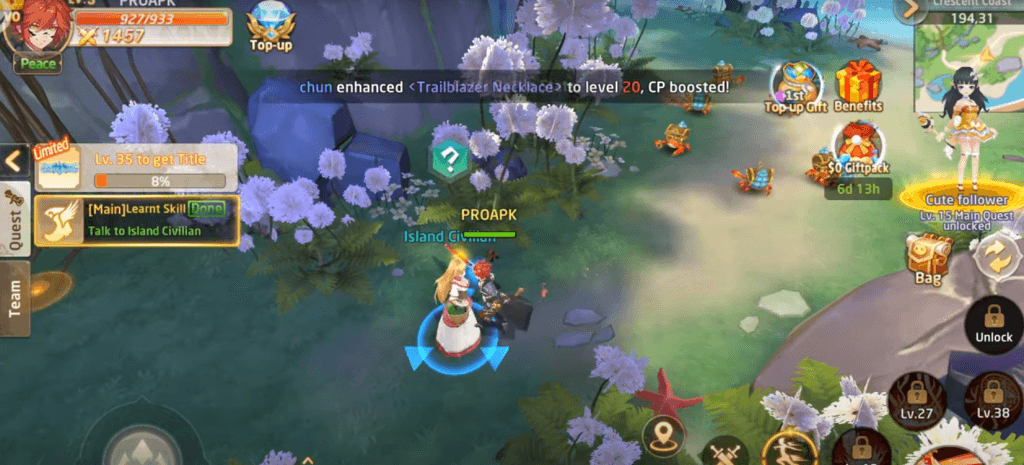Open the 1st Top-up Gift
Image resolution: width=1024 pixels, height=465 pixels.
[796, 87]
